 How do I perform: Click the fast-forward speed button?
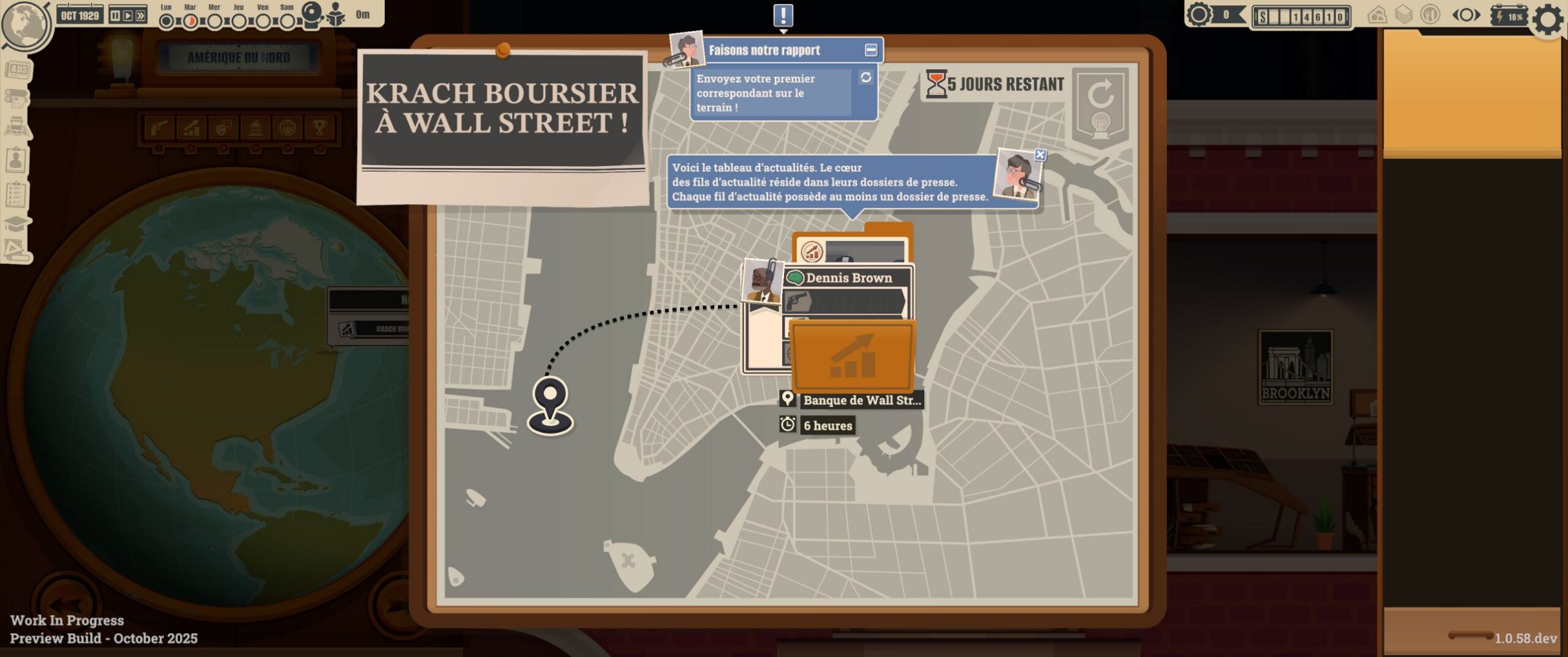point(141,15)
